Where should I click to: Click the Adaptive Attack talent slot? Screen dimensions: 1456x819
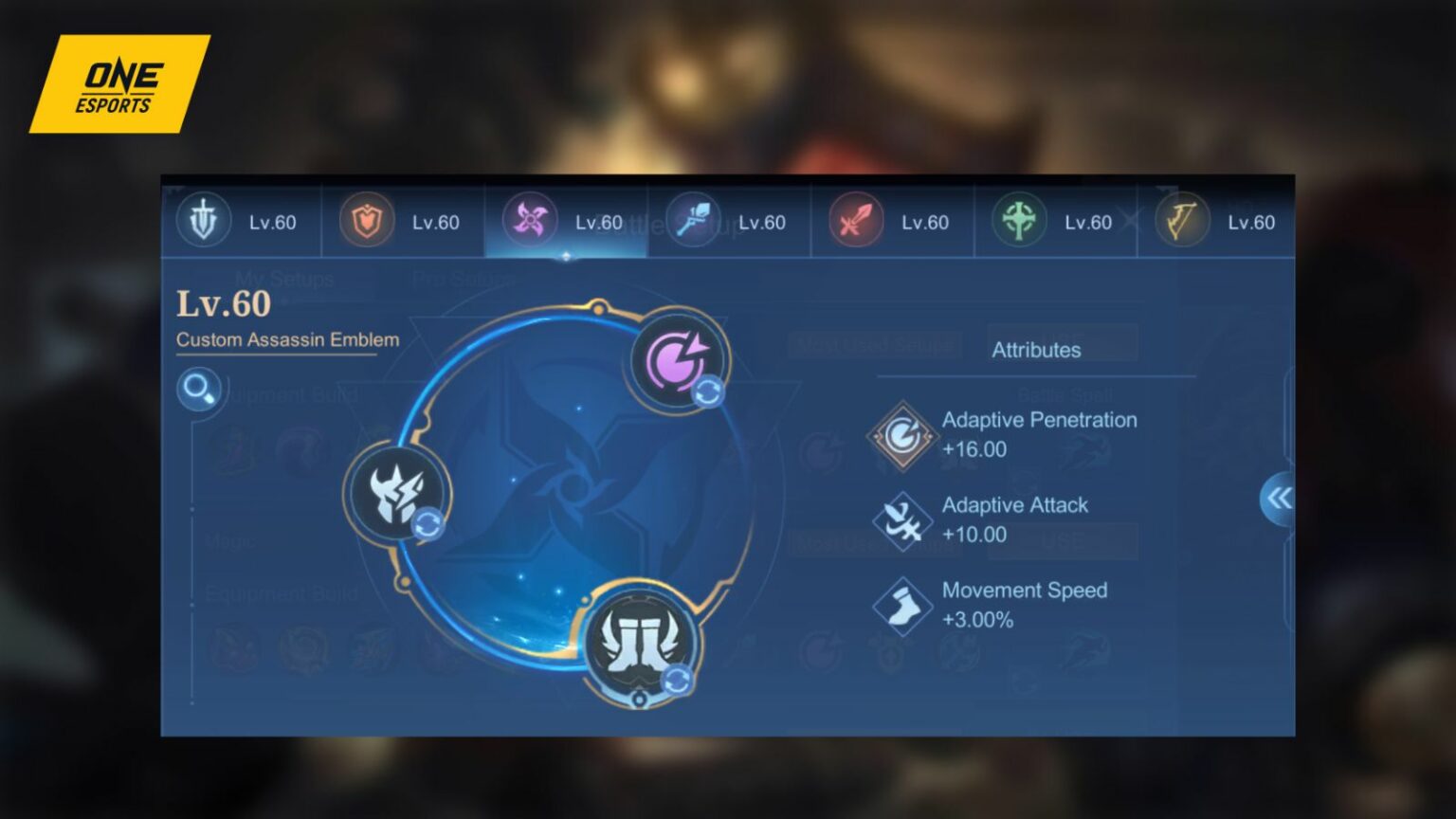(x=398, y=493)
